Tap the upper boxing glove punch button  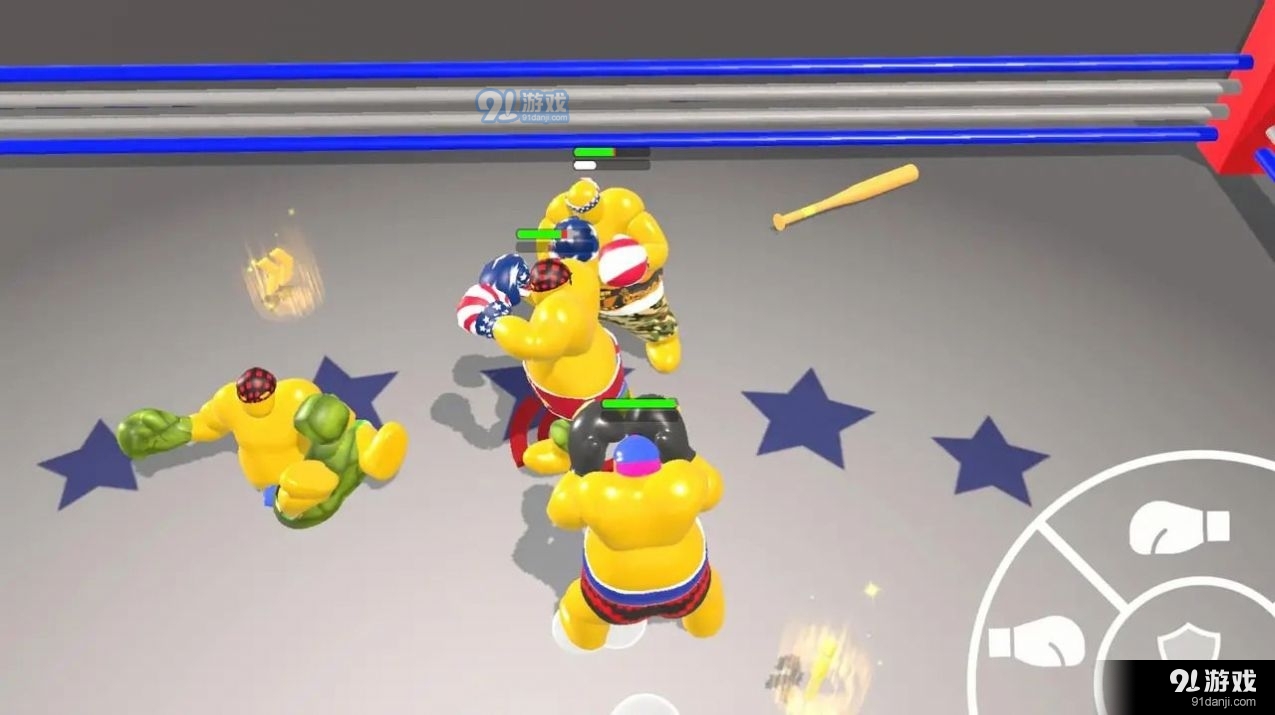click(1178, 528)
